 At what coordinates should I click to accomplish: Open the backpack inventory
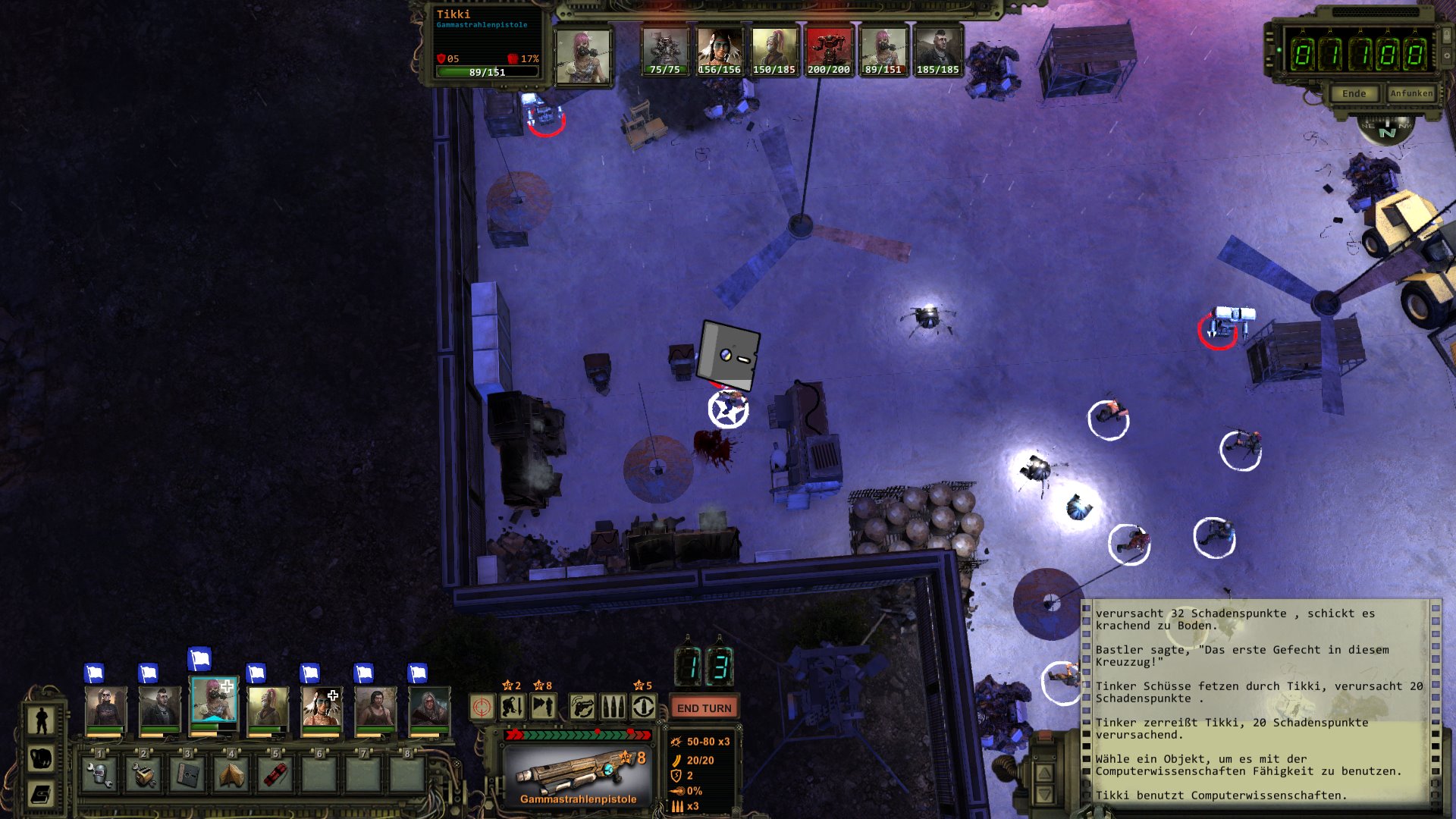point(42,758)
